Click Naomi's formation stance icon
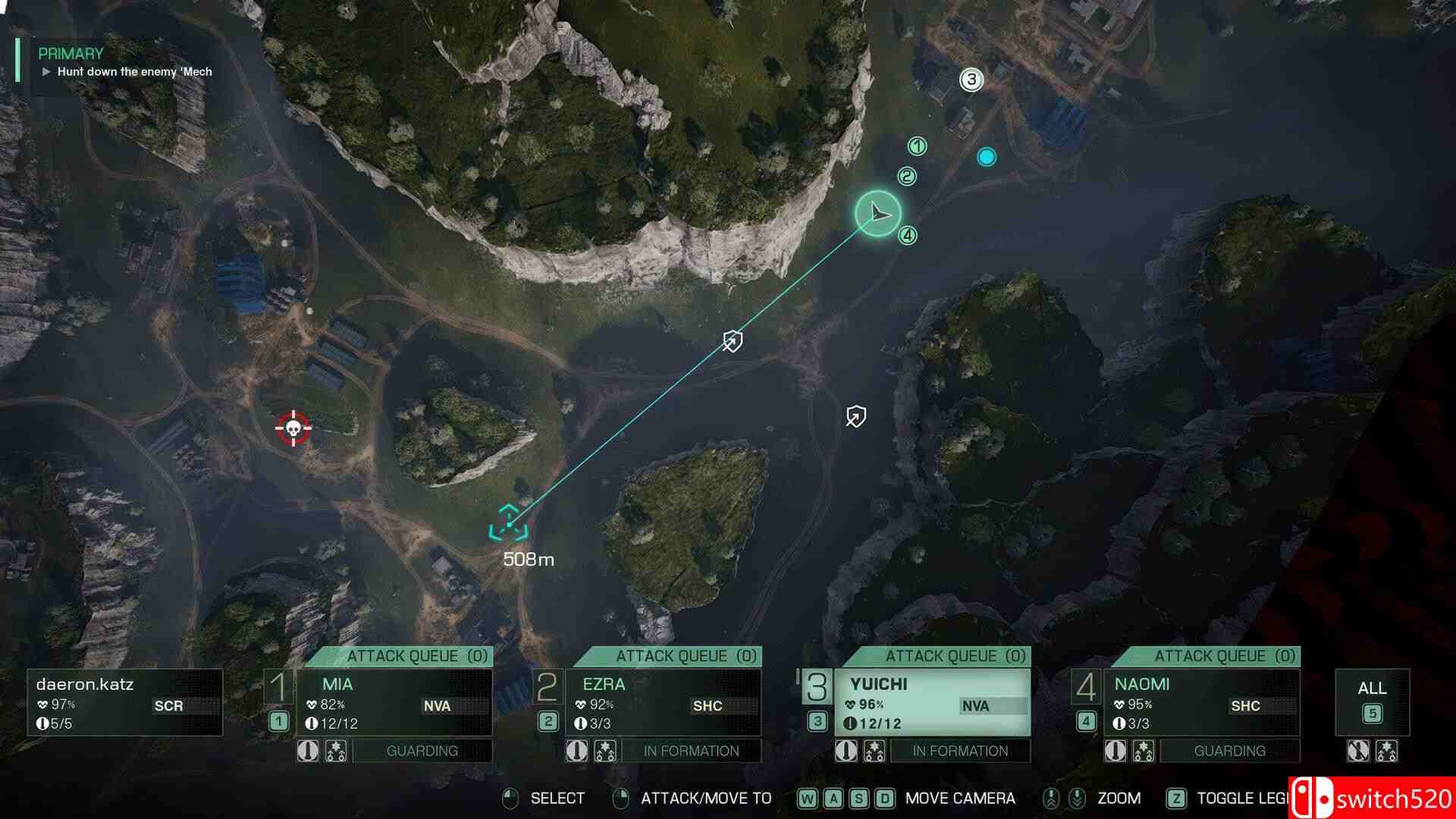This screenshot has width=1456, height=819. point(1144,751)
